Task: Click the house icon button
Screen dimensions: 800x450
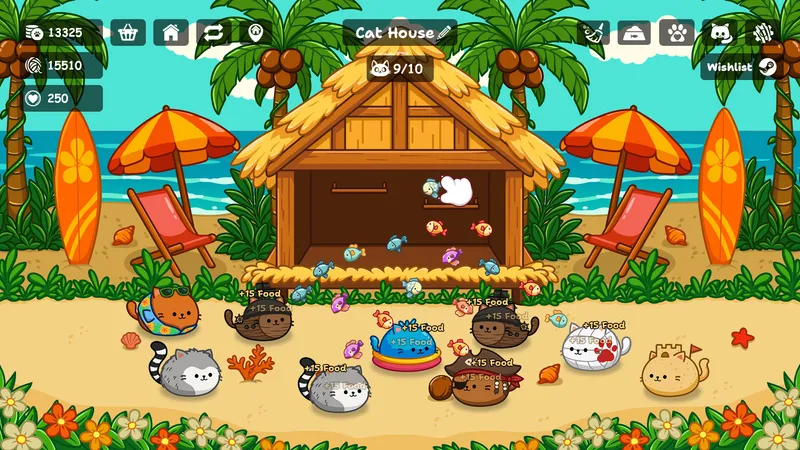Action: point(171,33)
